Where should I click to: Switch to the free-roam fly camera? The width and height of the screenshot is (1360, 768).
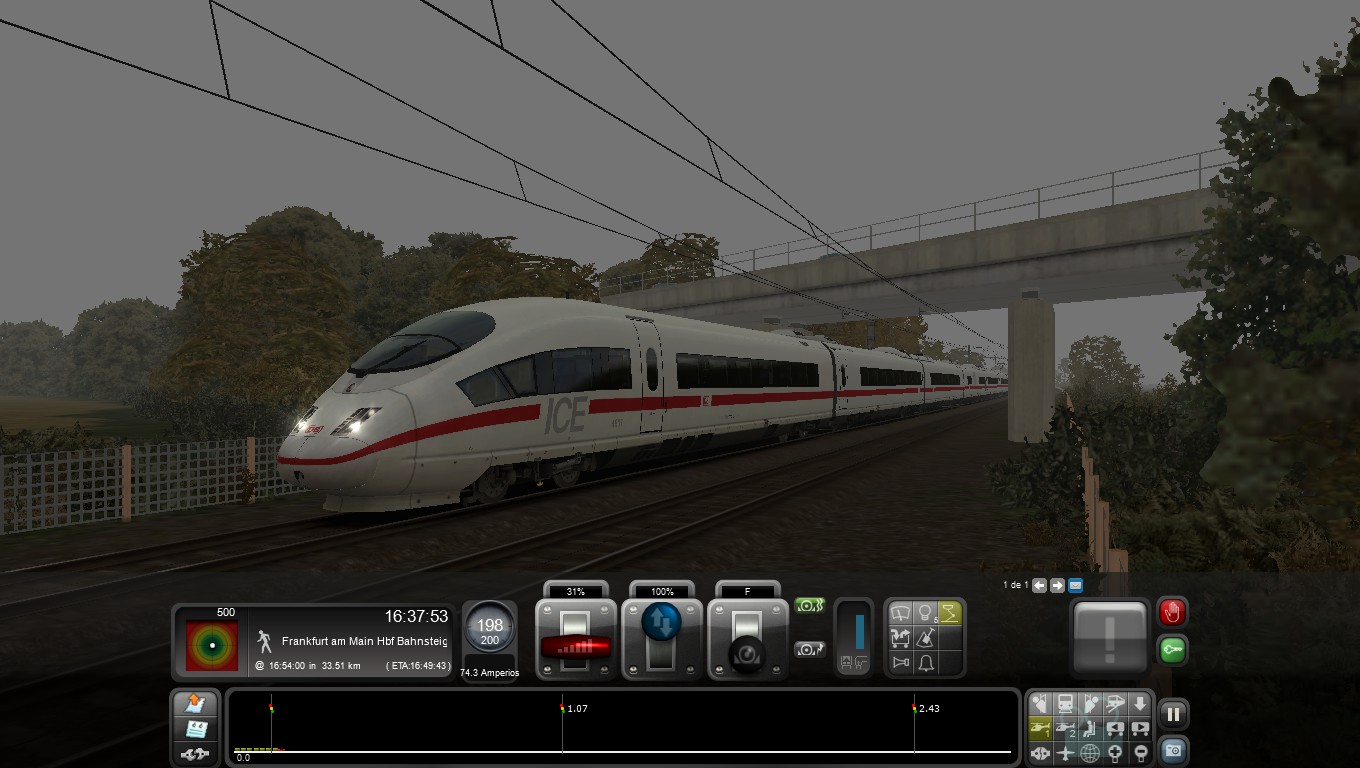(1064, 752)
